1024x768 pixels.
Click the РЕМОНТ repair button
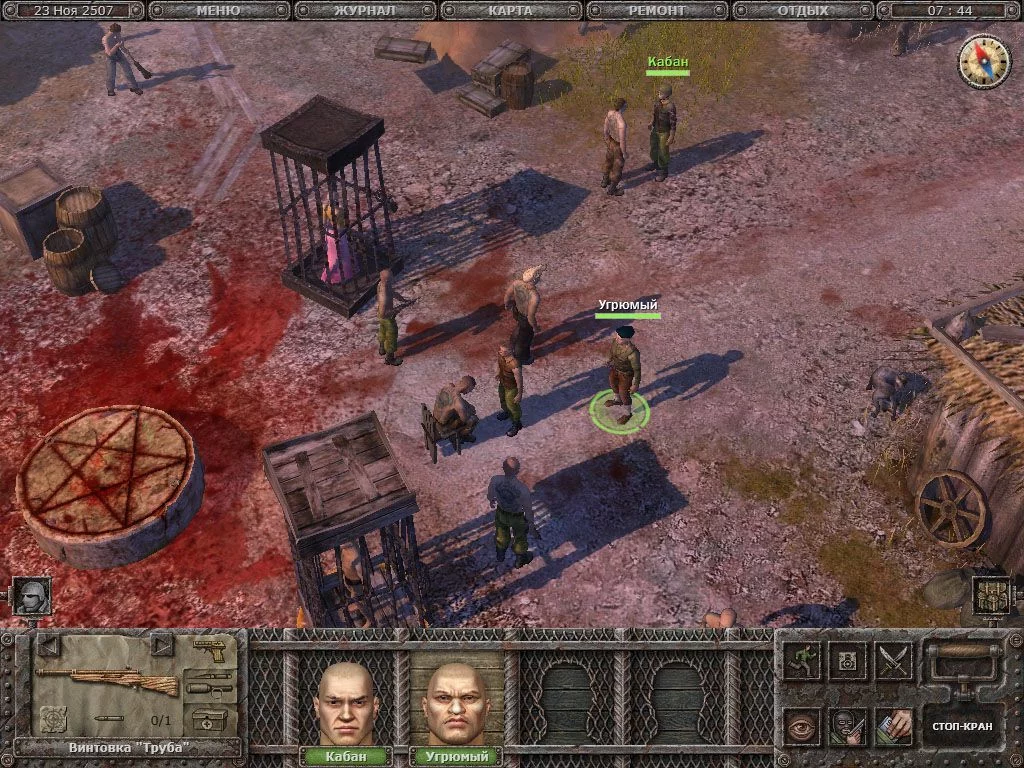[657, 11]
